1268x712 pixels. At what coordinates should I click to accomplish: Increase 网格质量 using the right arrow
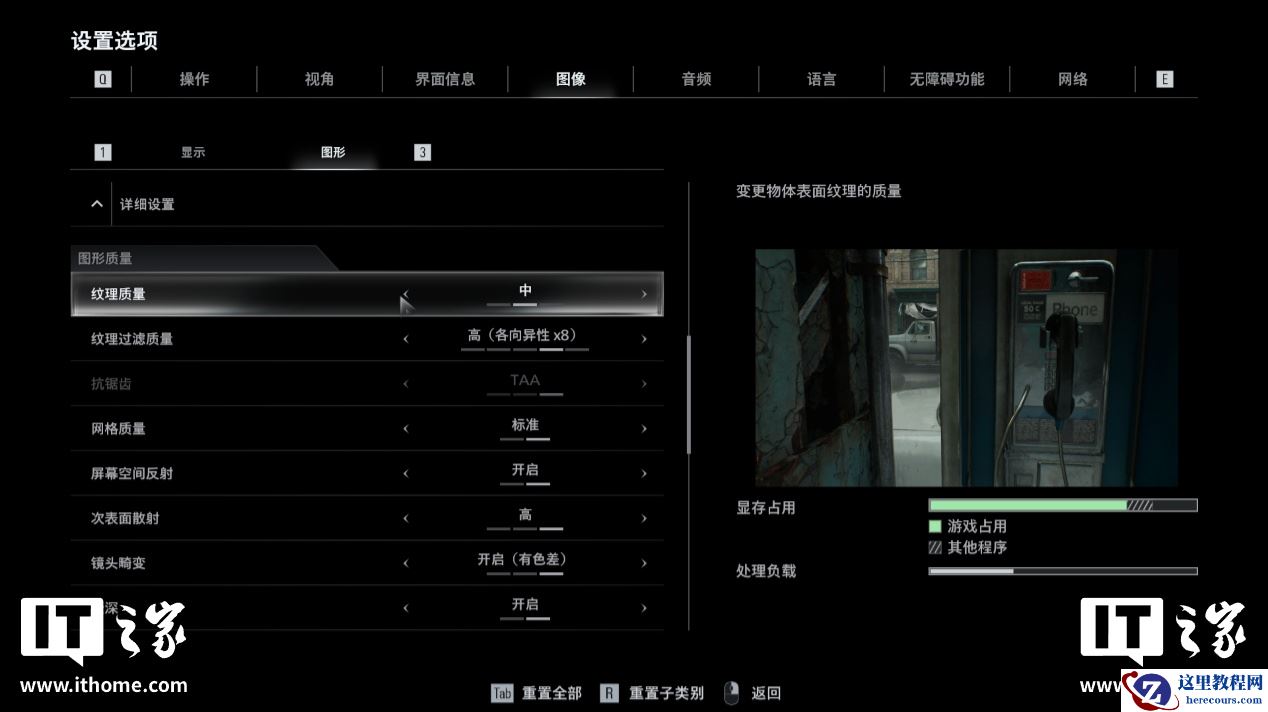pos(644,429)
